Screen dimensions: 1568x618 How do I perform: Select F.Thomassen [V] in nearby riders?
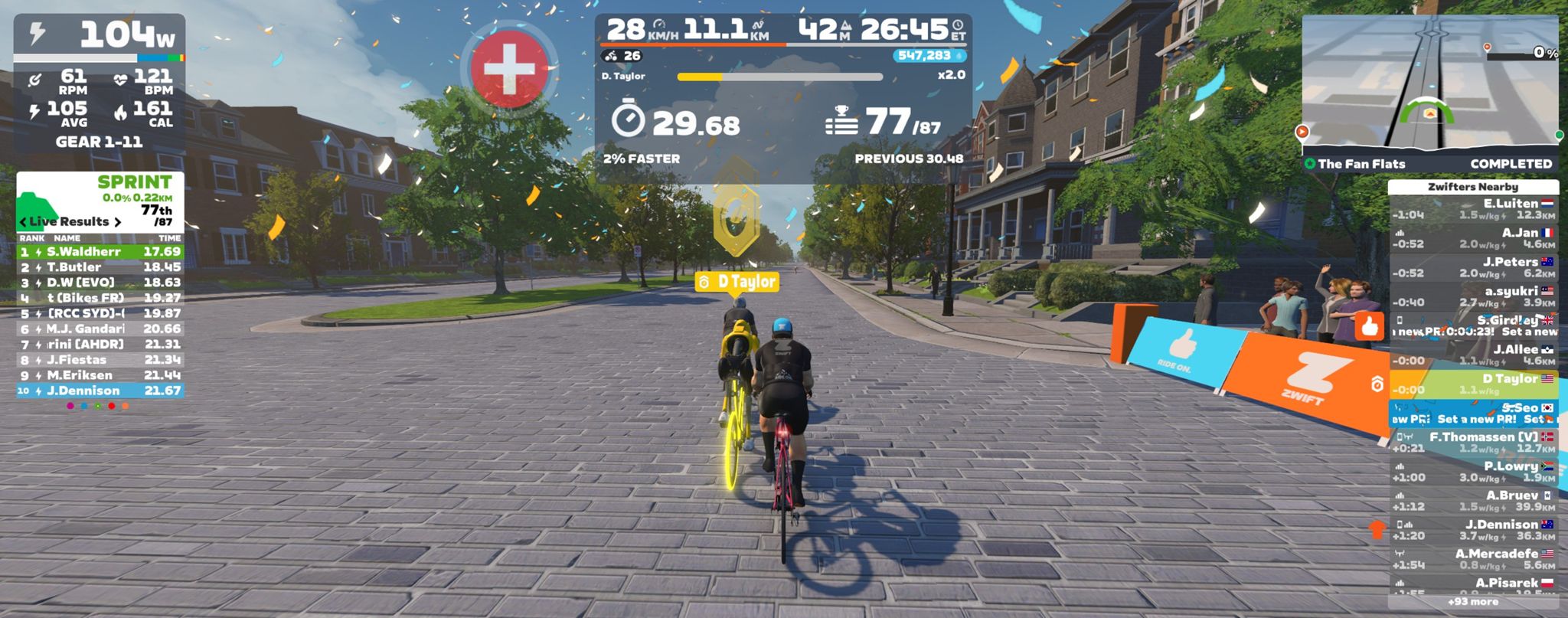coord(1472,443)
